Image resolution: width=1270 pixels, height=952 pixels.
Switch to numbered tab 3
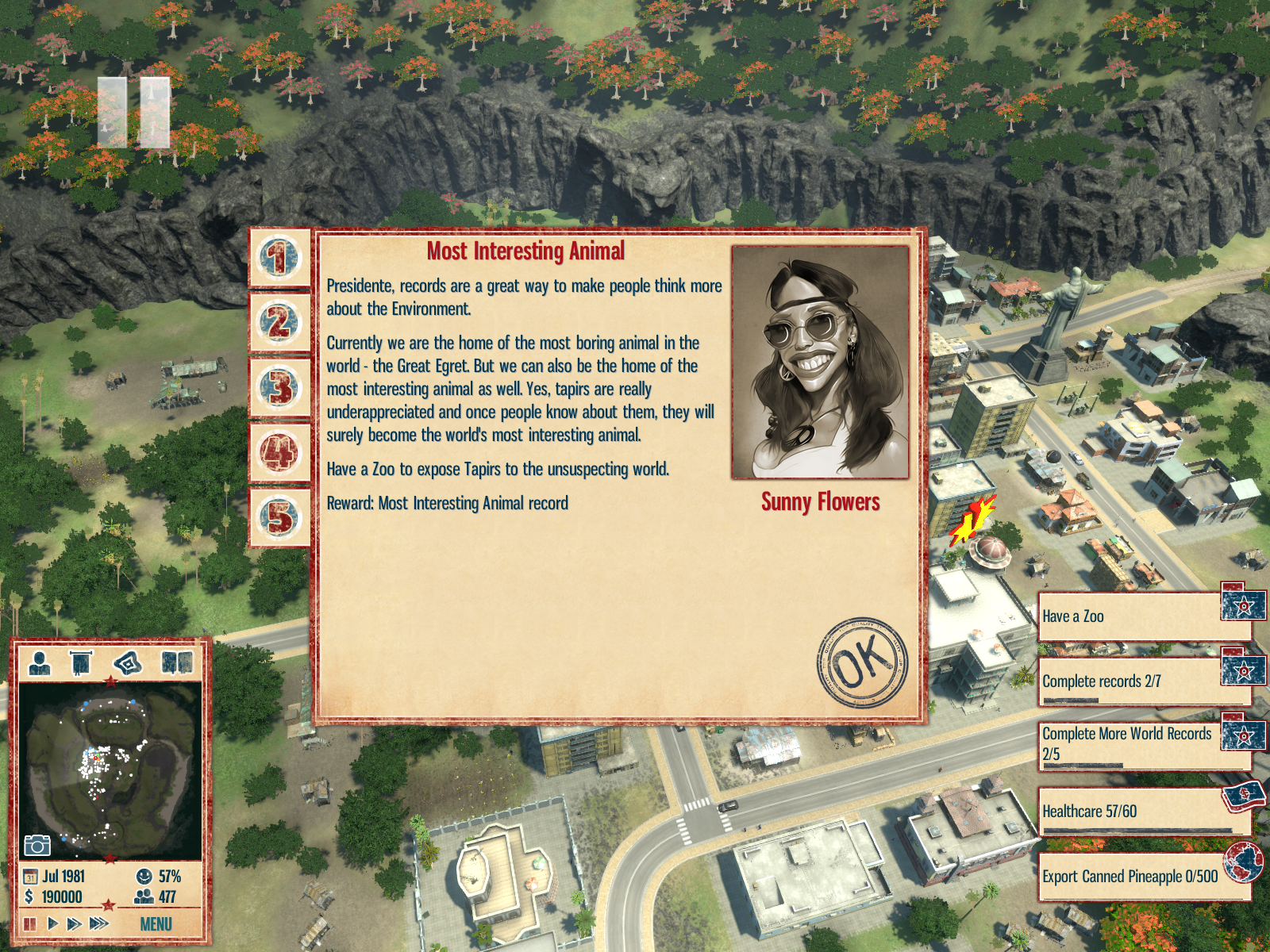pyautogui.click(x=279, y=388)
